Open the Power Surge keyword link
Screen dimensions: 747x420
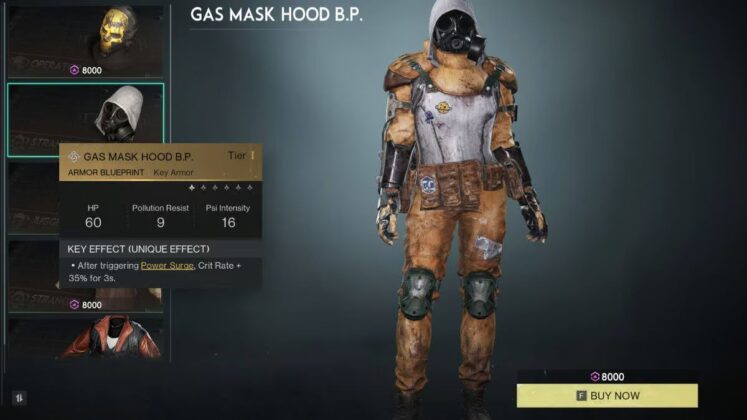(167, 266)
